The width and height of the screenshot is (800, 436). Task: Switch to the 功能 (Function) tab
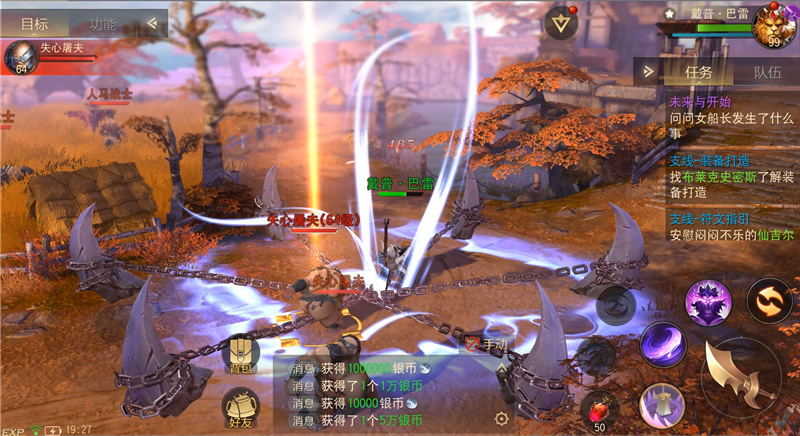(102, 24)
